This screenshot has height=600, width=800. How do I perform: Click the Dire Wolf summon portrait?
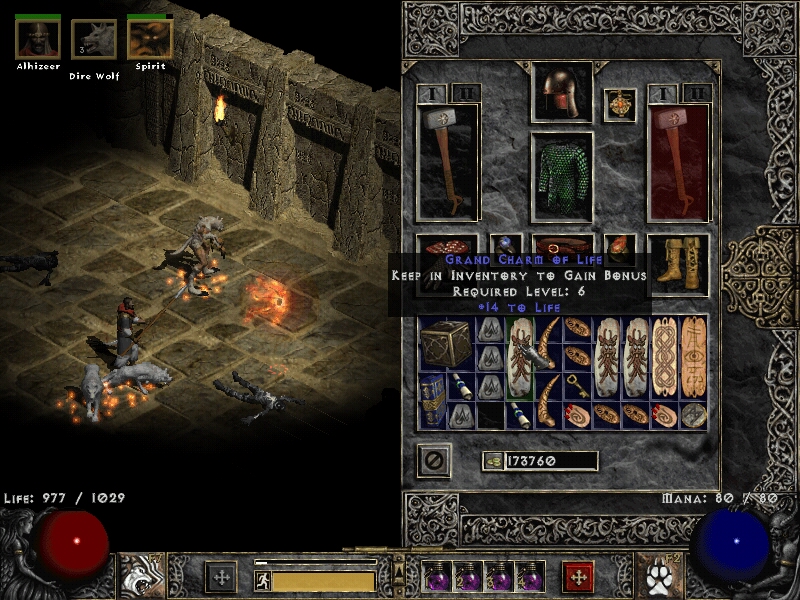click(x=94, y=40)
